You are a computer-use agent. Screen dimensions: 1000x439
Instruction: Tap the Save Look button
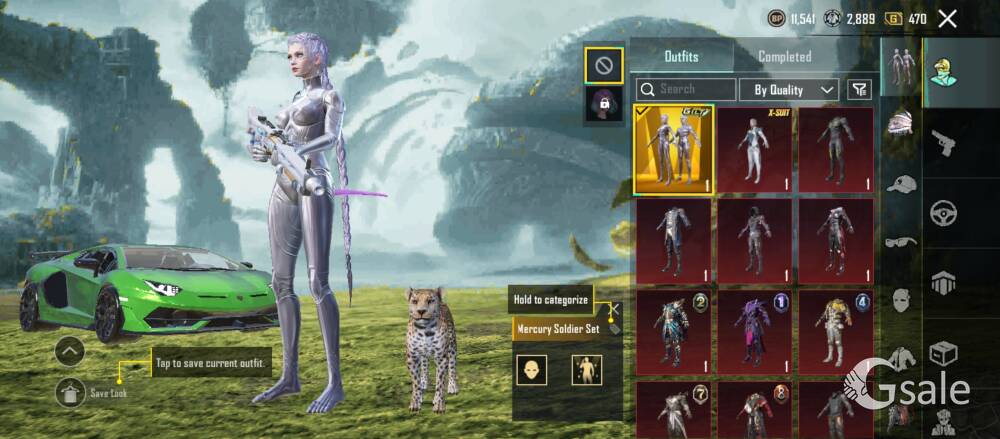coord(70,393)
